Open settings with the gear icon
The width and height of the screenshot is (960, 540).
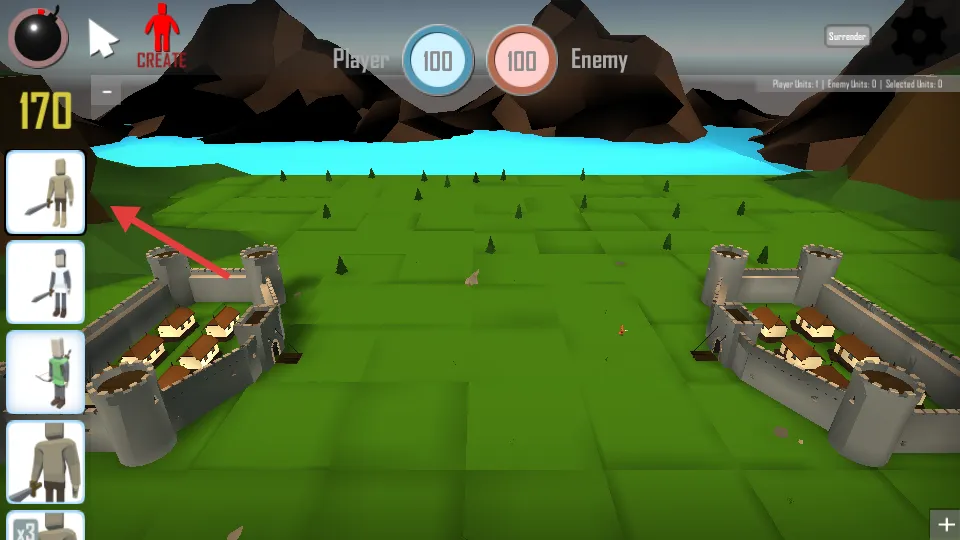click(917, 35)
